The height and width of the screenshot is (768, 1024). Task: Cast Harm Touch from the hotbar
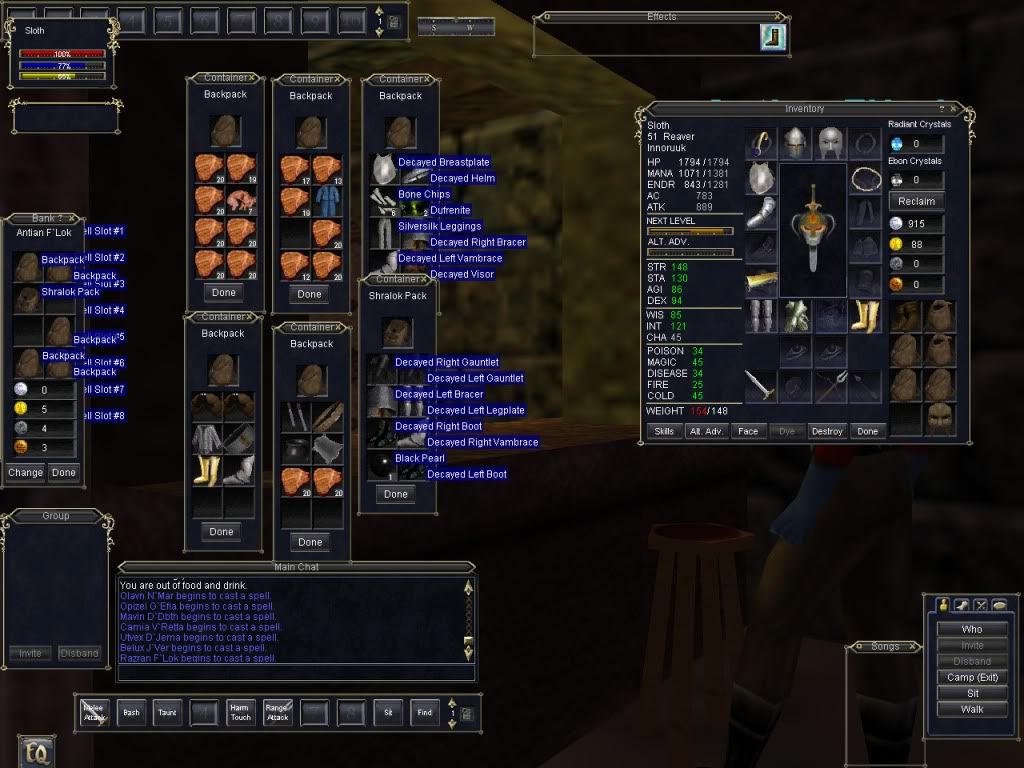[x=240, y=712]
